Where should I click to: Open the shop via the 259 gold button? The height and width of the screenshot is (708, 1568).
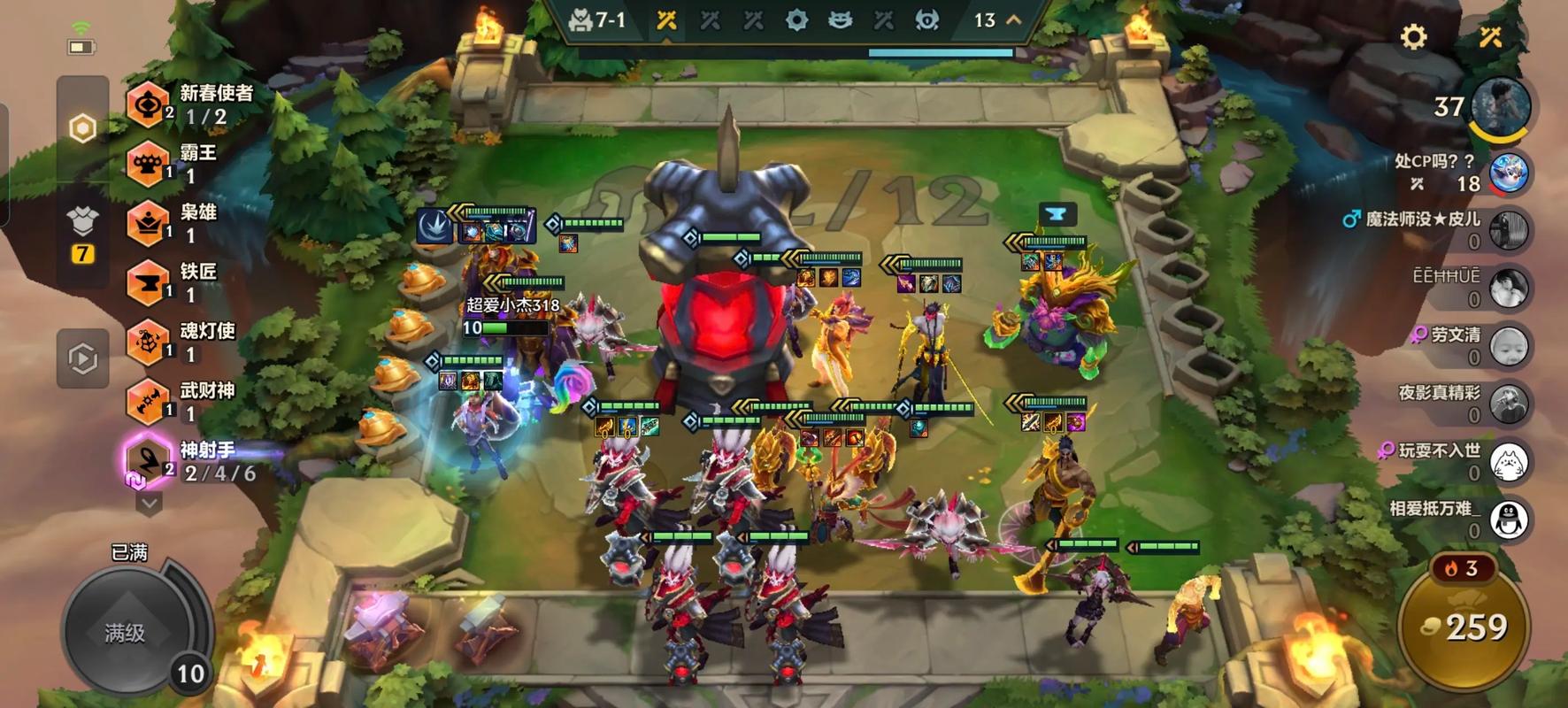tap(1464, 627)
